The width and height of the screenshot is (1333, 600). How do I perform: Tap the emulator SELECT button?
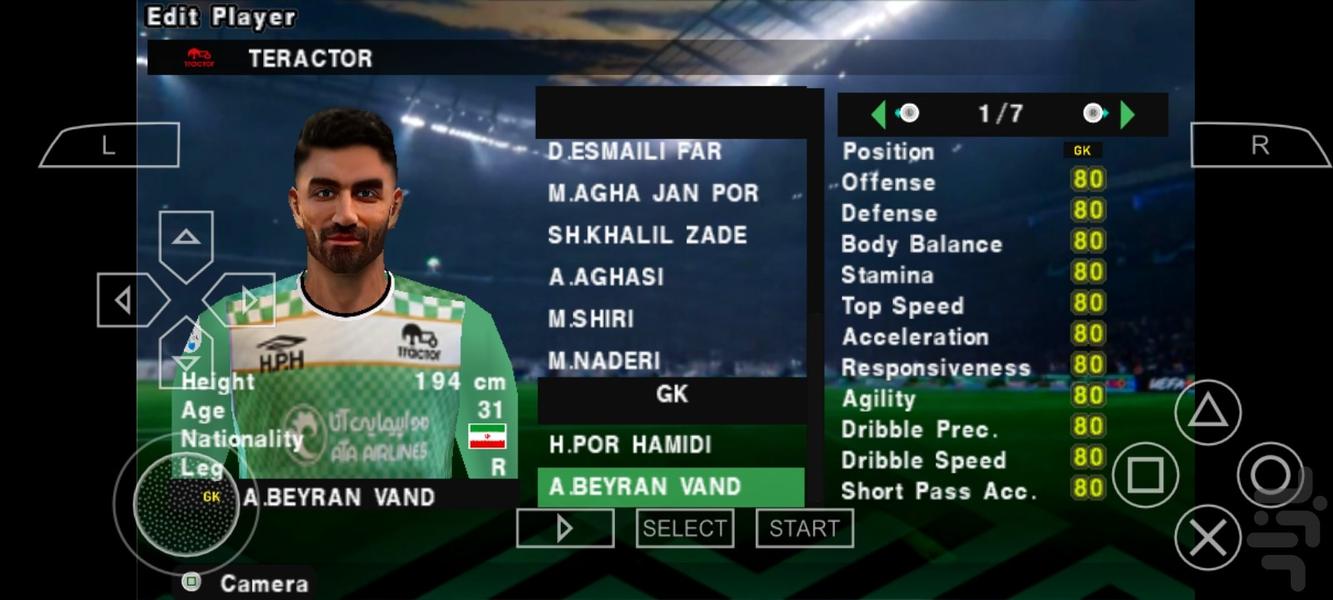point(685,528)
